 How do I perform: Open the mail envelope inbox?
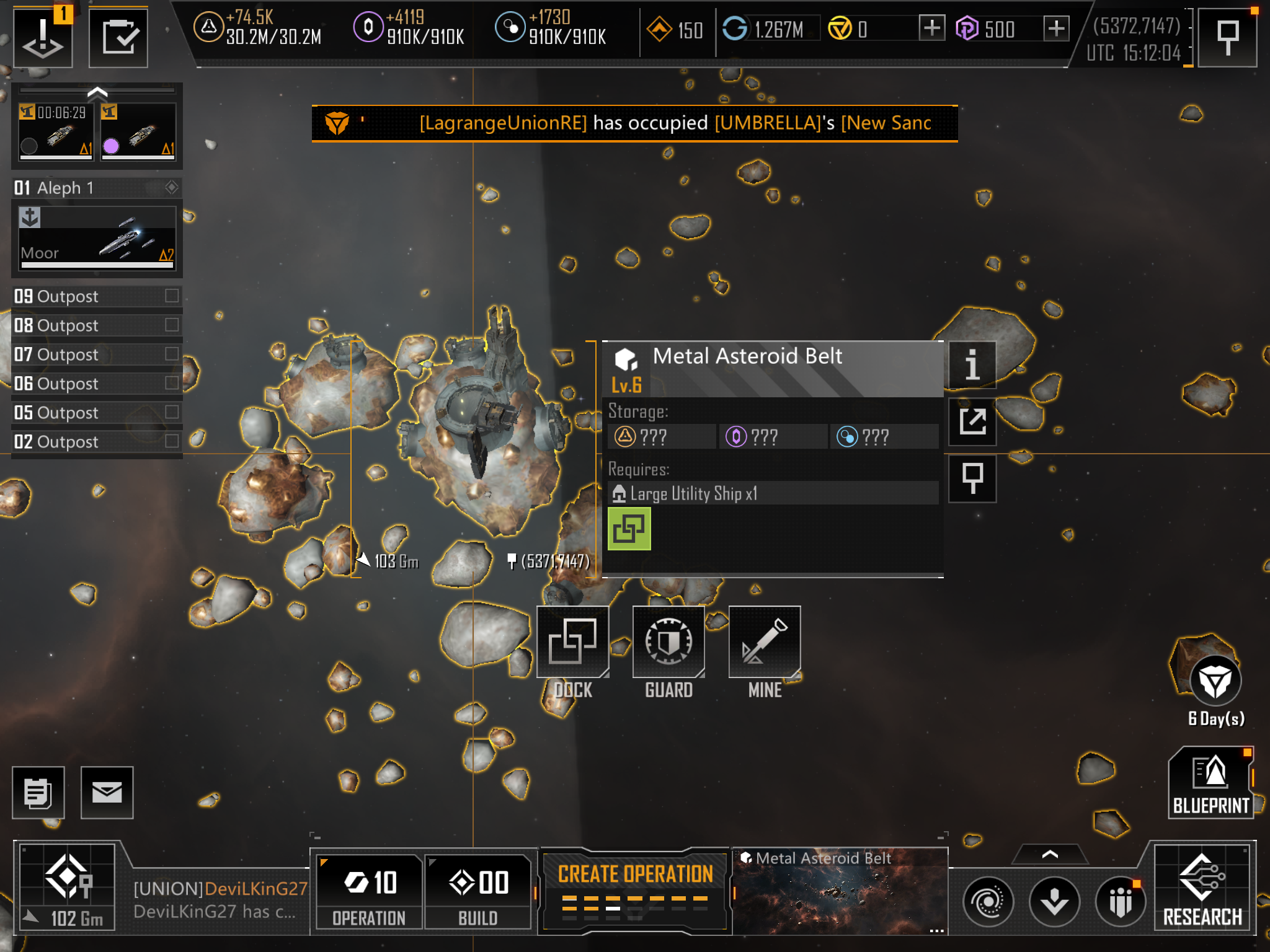pos(107,792)
